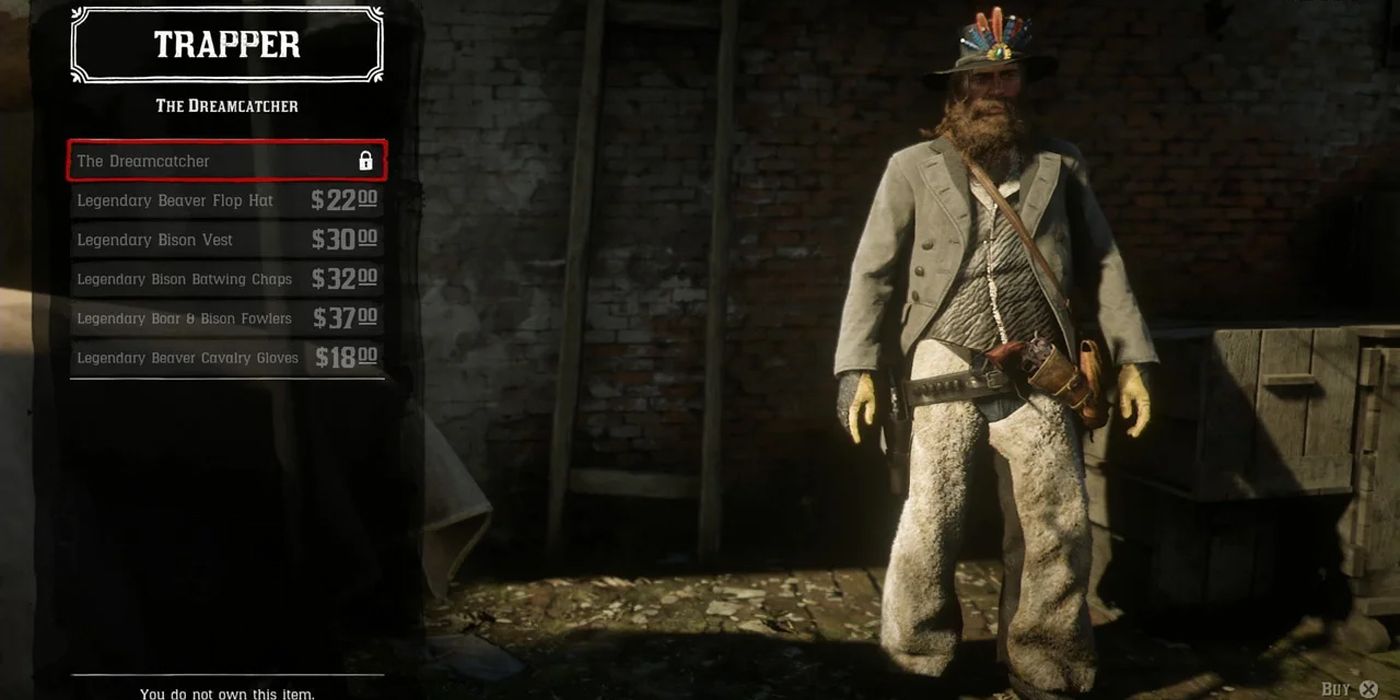This screenshot has height=700, width=1400.
Task: Select the Legendary Bison Vest item
Action: pos(226,240)
